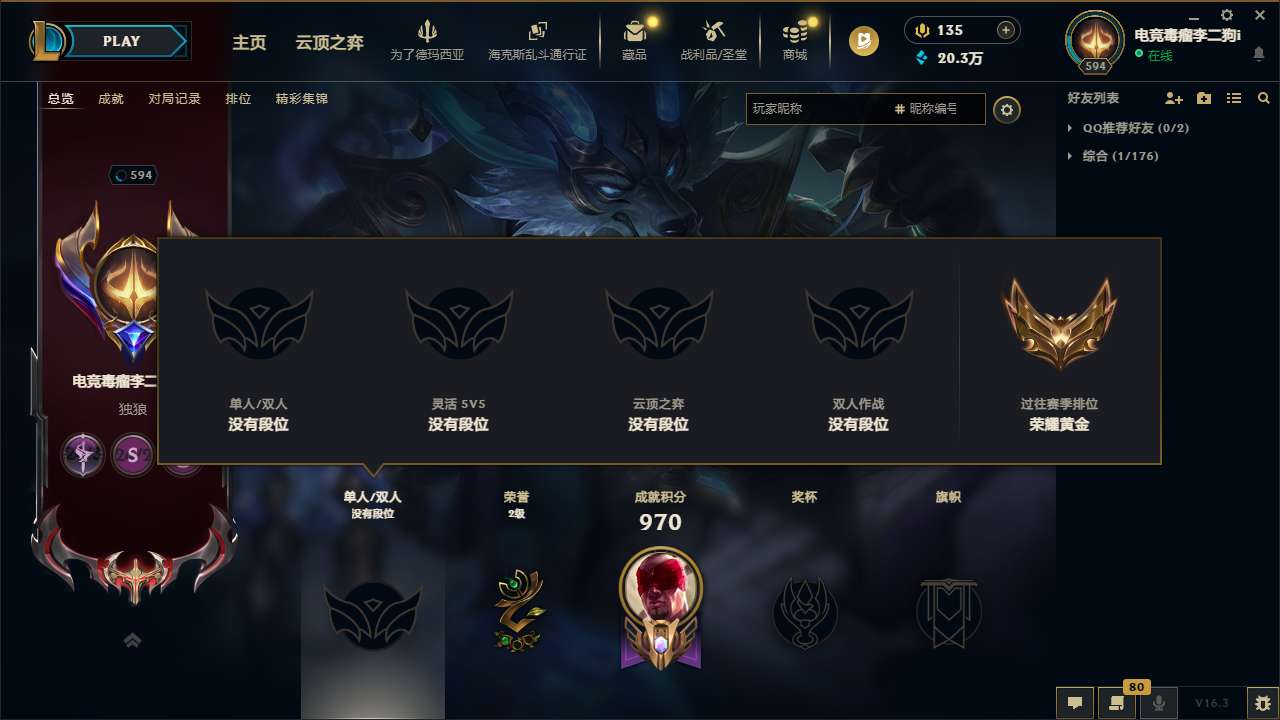This screenshot has width=1280, height=720.
Task: Click the add friend icon
Action: point(1172,98)
